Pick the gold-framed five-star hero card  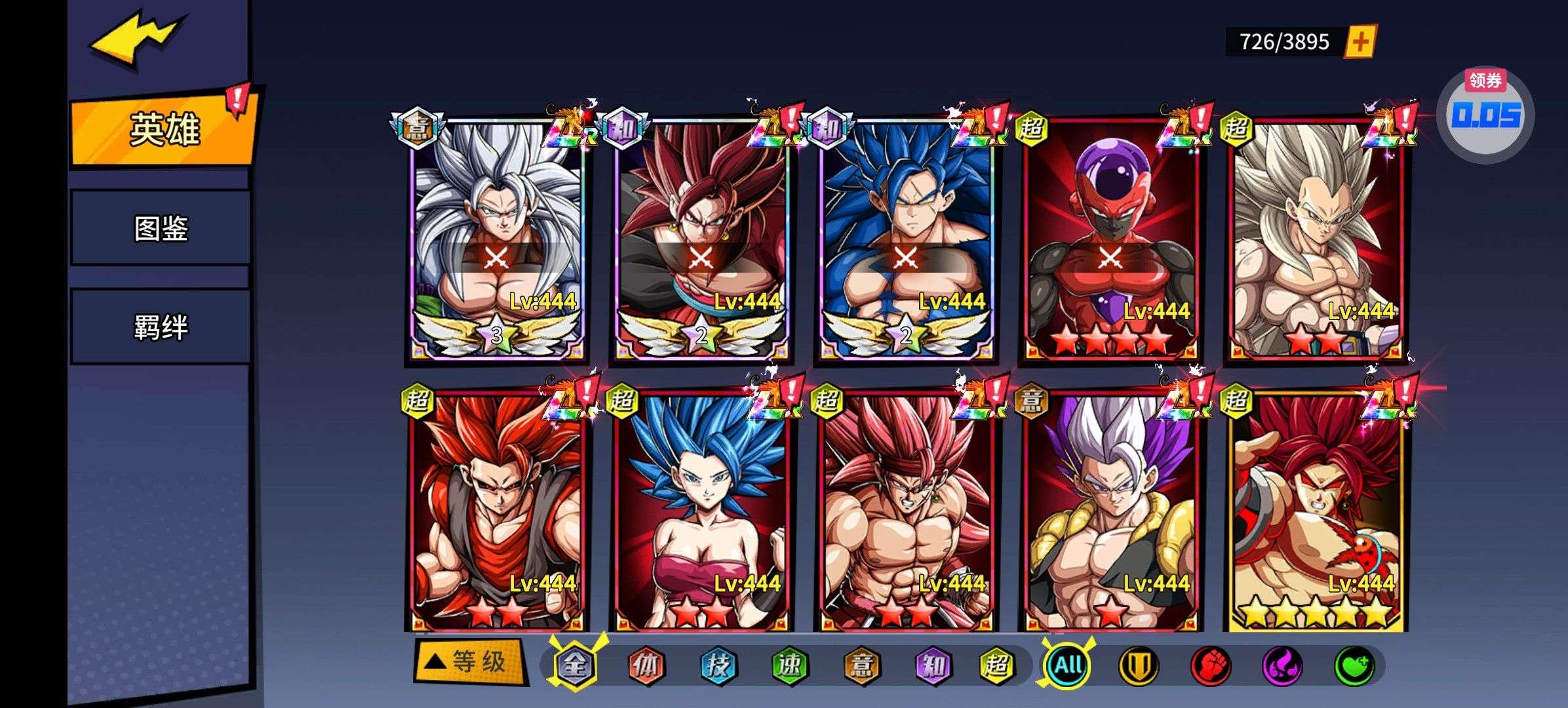tap(1314, 510)
